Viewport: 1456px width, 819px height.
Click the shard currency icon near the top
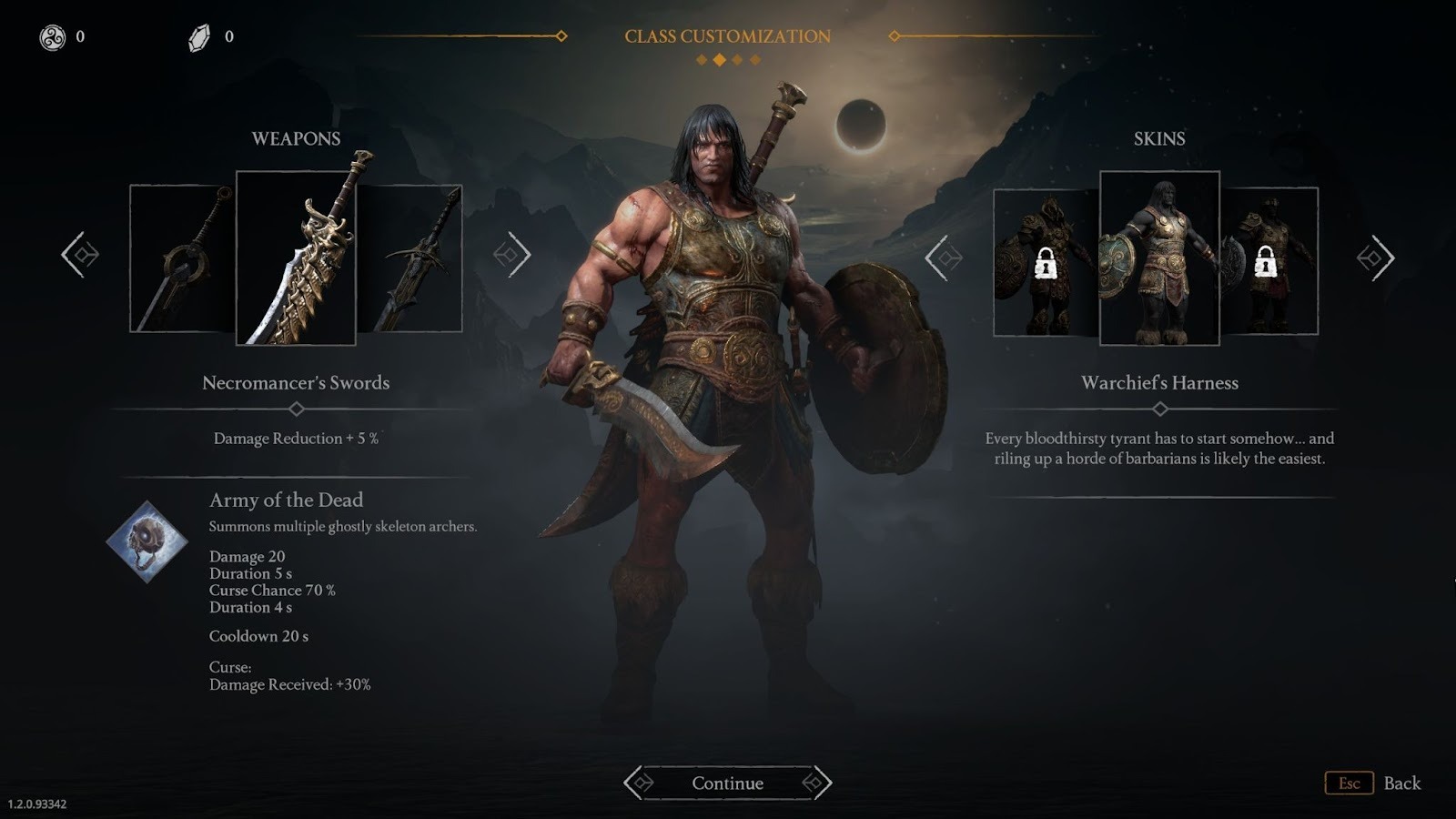coord(197,39)
